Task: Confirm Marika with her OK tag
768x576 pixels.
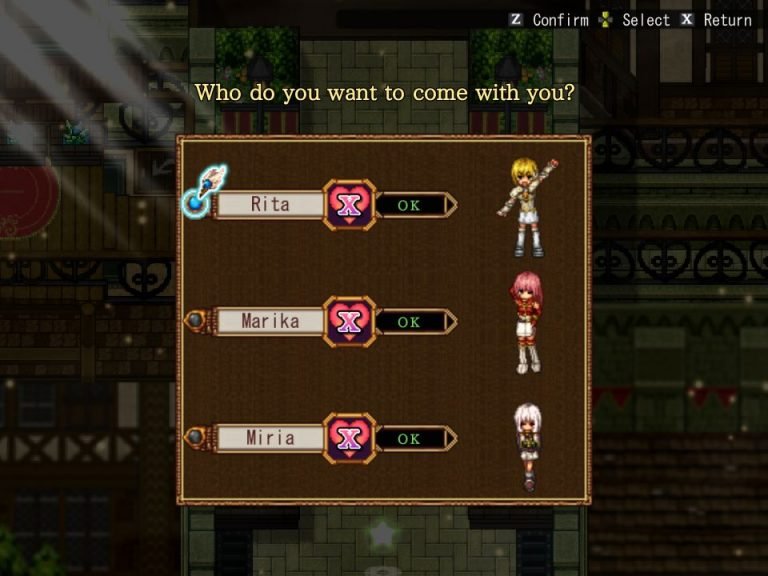Action: click(x=411, y=322)
